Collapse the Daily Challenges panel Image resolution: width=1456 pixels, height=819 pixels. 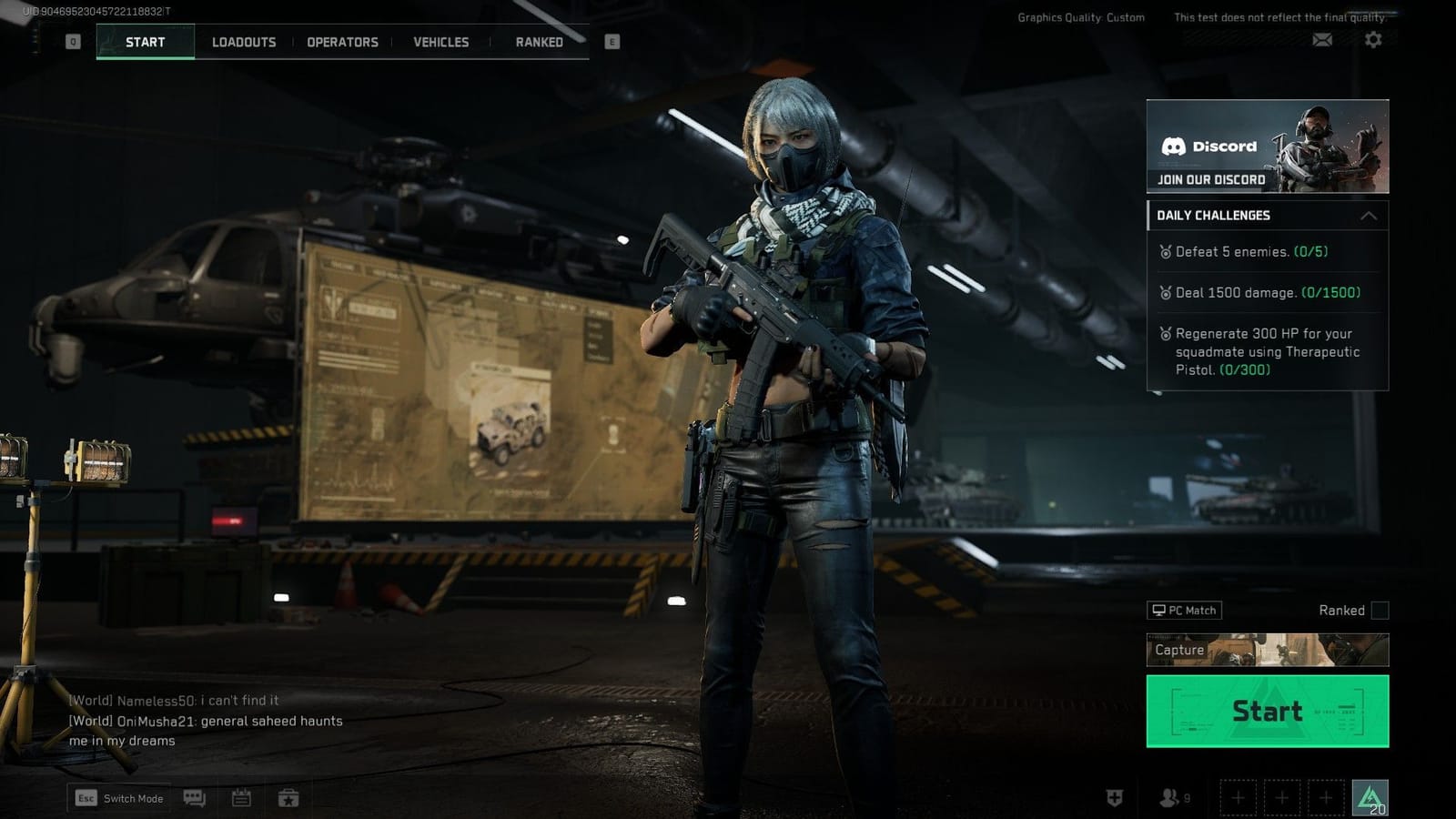(1370, 216)
